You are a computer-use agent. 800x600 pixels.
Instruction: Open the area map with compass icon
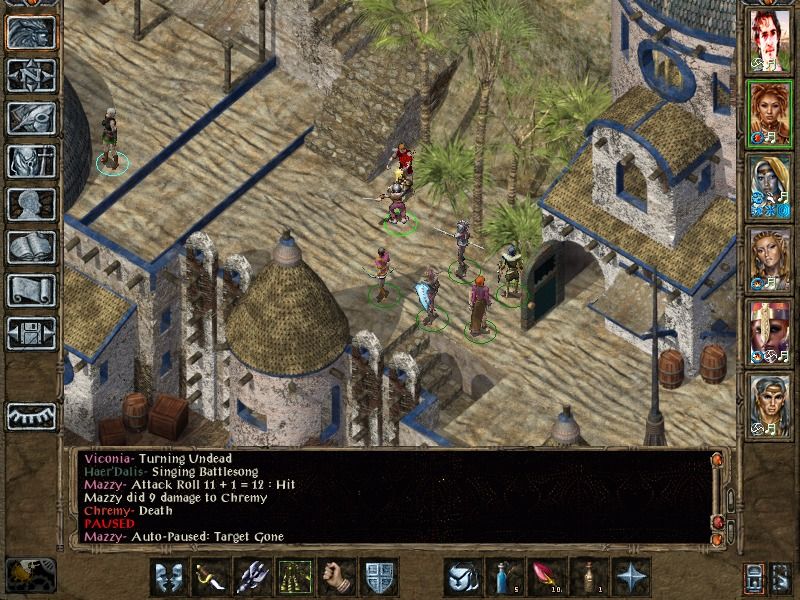pos(31,75)
